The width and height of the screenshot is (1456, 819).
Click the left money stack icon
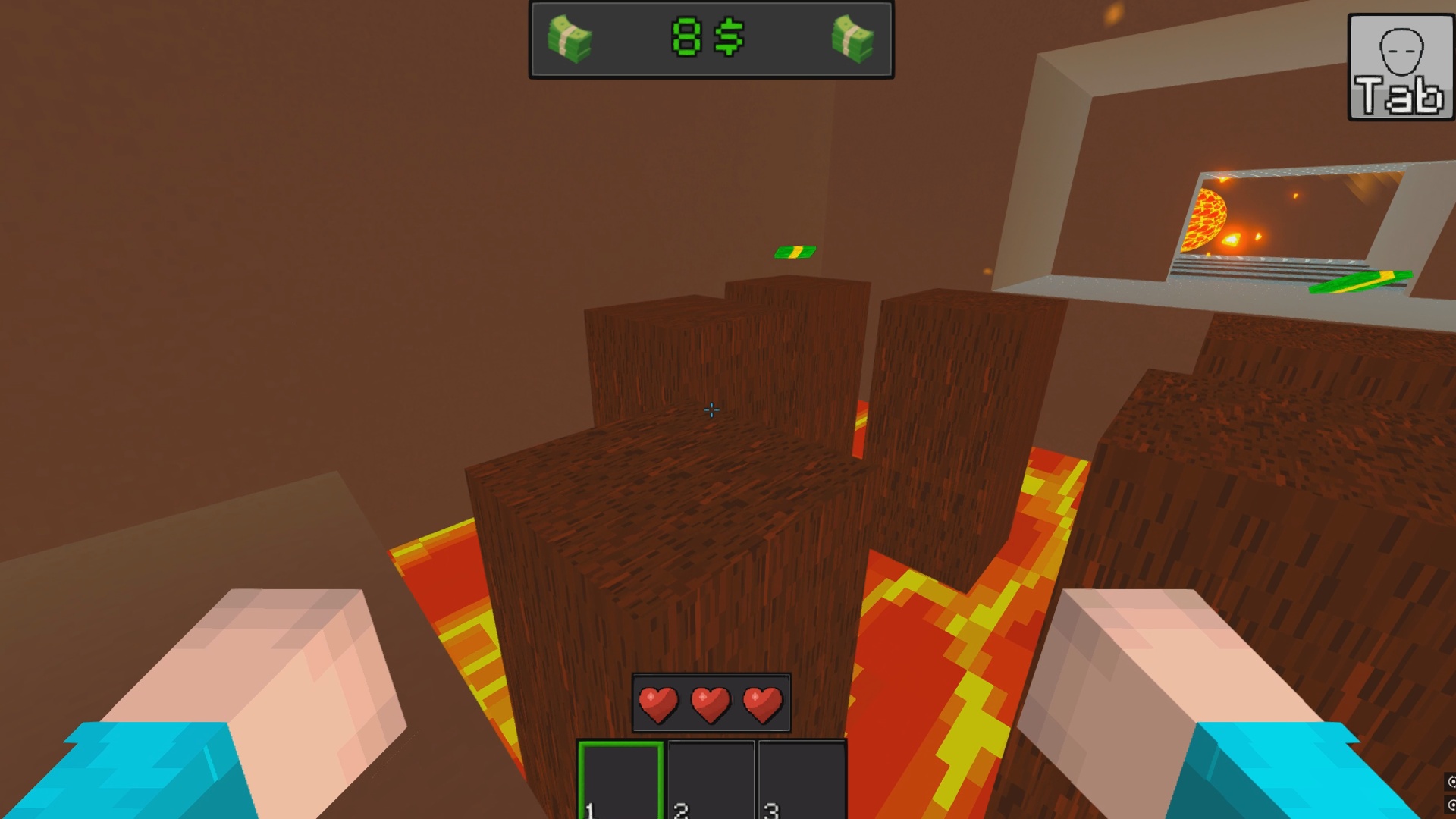pyautogui.click(x=567, y=40)
